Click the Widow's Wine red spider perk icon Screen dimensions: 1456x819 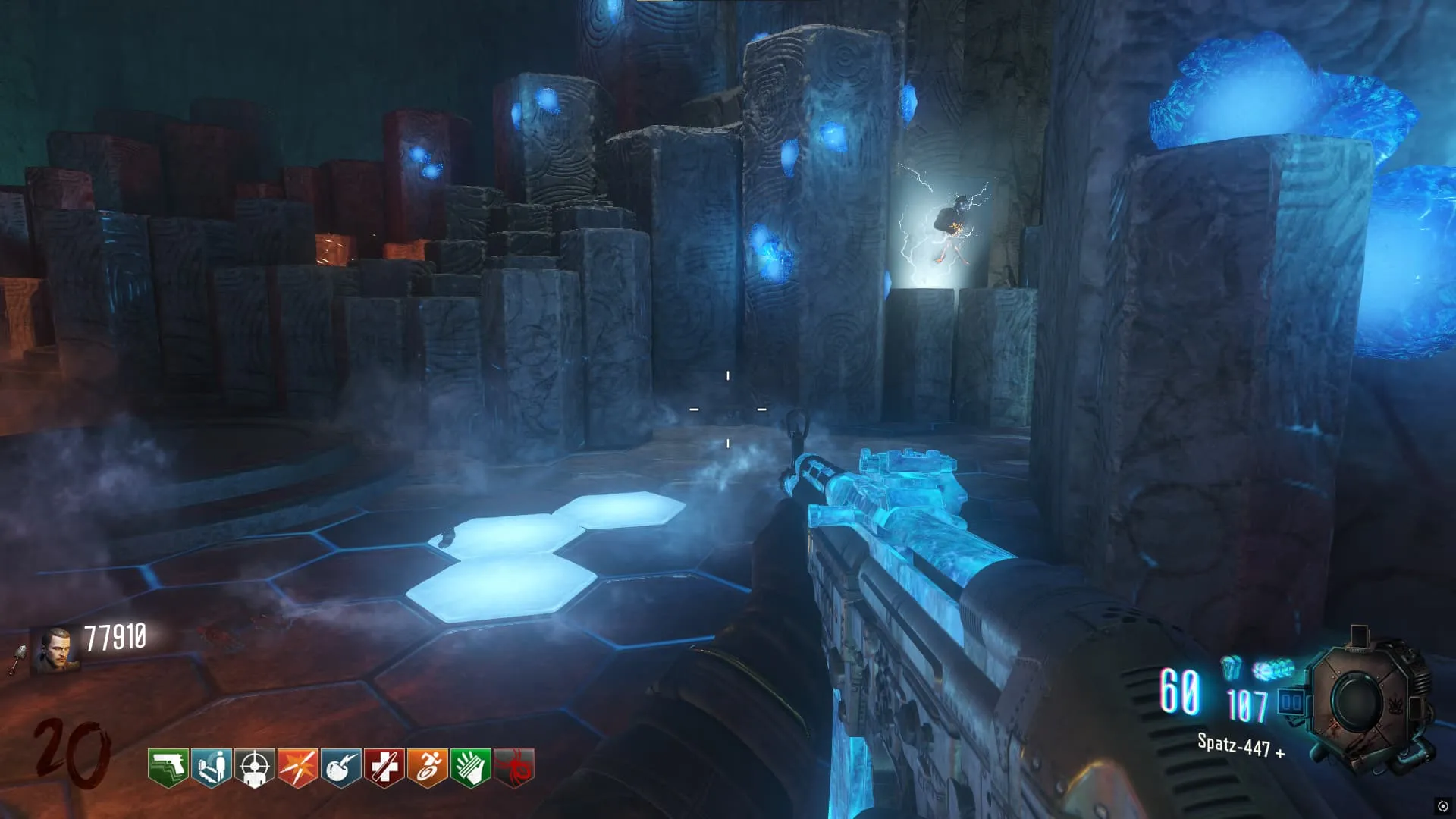513,767
